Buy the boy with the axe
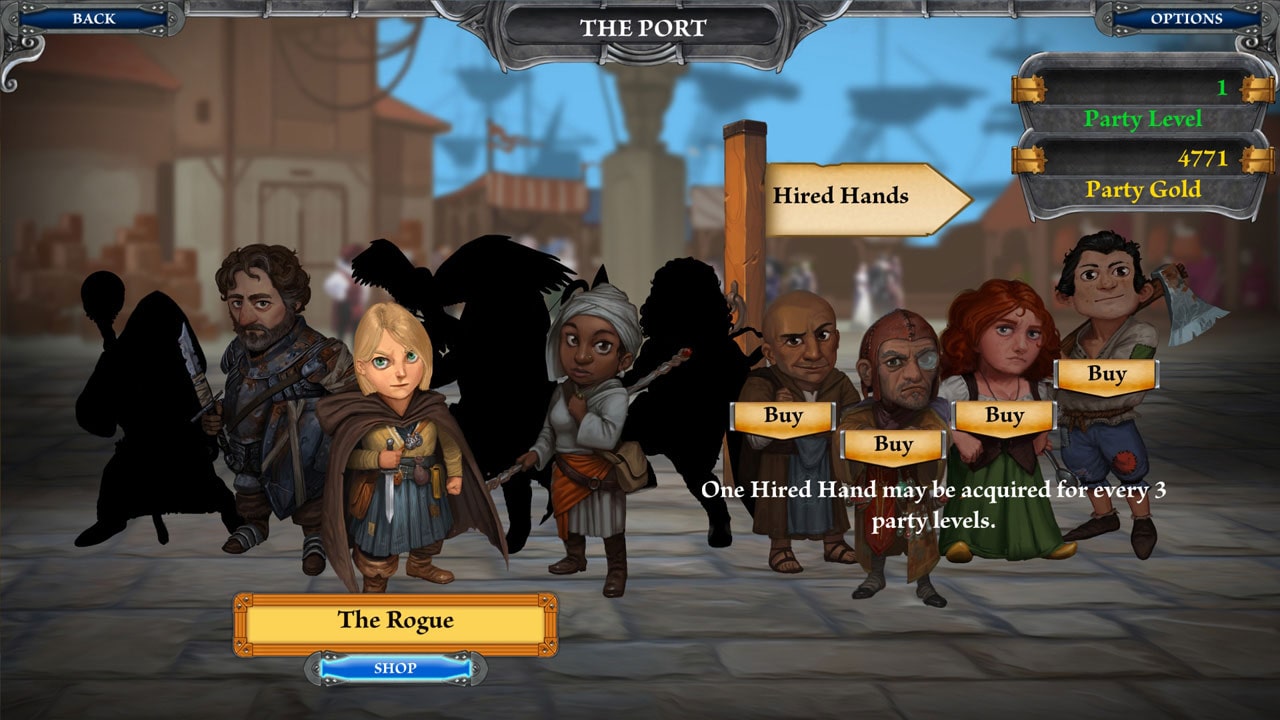 pos(1107,374)
